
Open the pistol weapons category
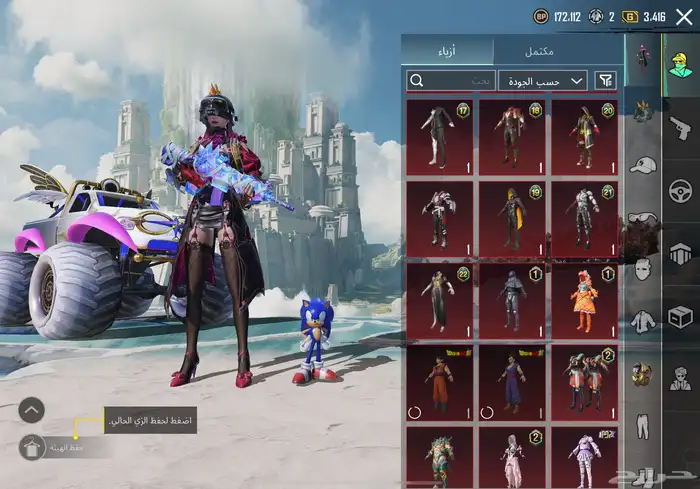click(x=679, y=127)
